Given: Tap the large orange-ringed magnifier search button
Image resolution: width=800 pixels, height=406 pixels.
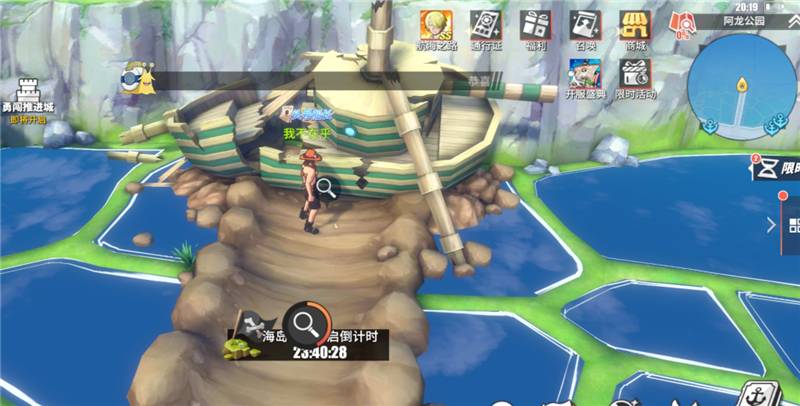Looking at the screenshot, I should (306, 322).
